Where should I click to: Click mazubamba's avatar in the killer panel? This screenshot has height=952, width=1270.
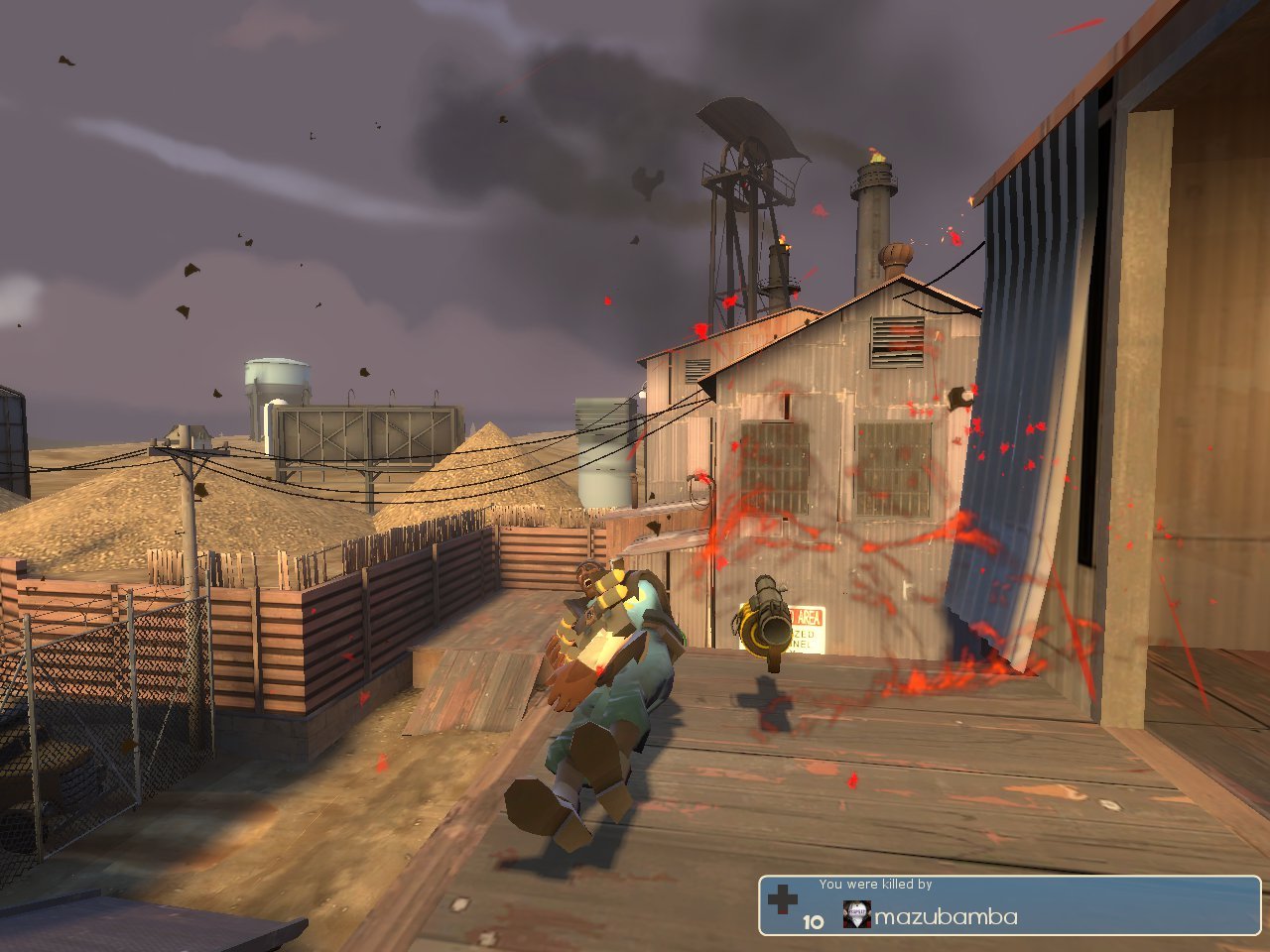click(856, 915)
